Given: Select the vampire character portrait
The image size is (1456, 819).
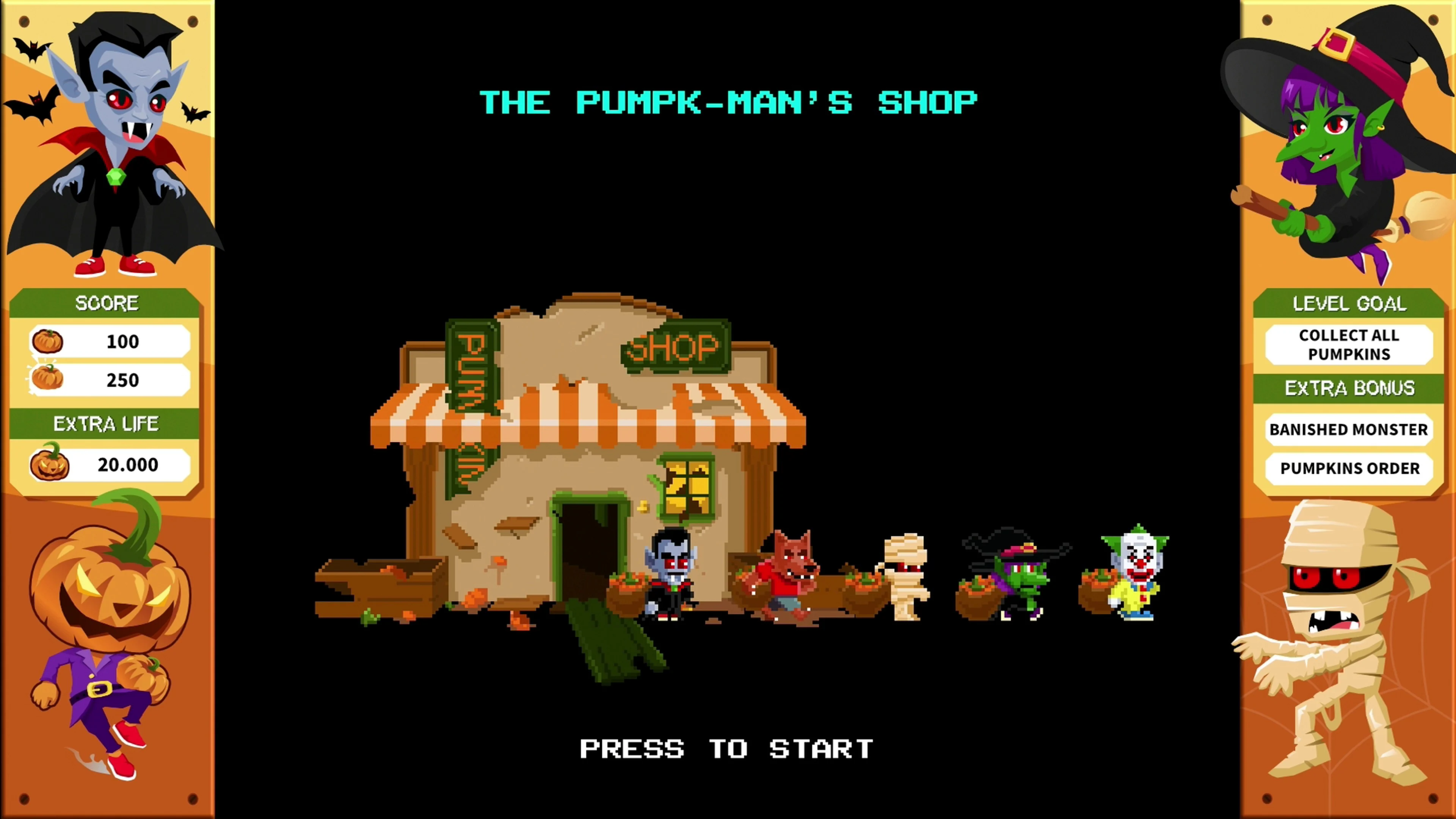Looking at the screenshot, I should [113, 141].
